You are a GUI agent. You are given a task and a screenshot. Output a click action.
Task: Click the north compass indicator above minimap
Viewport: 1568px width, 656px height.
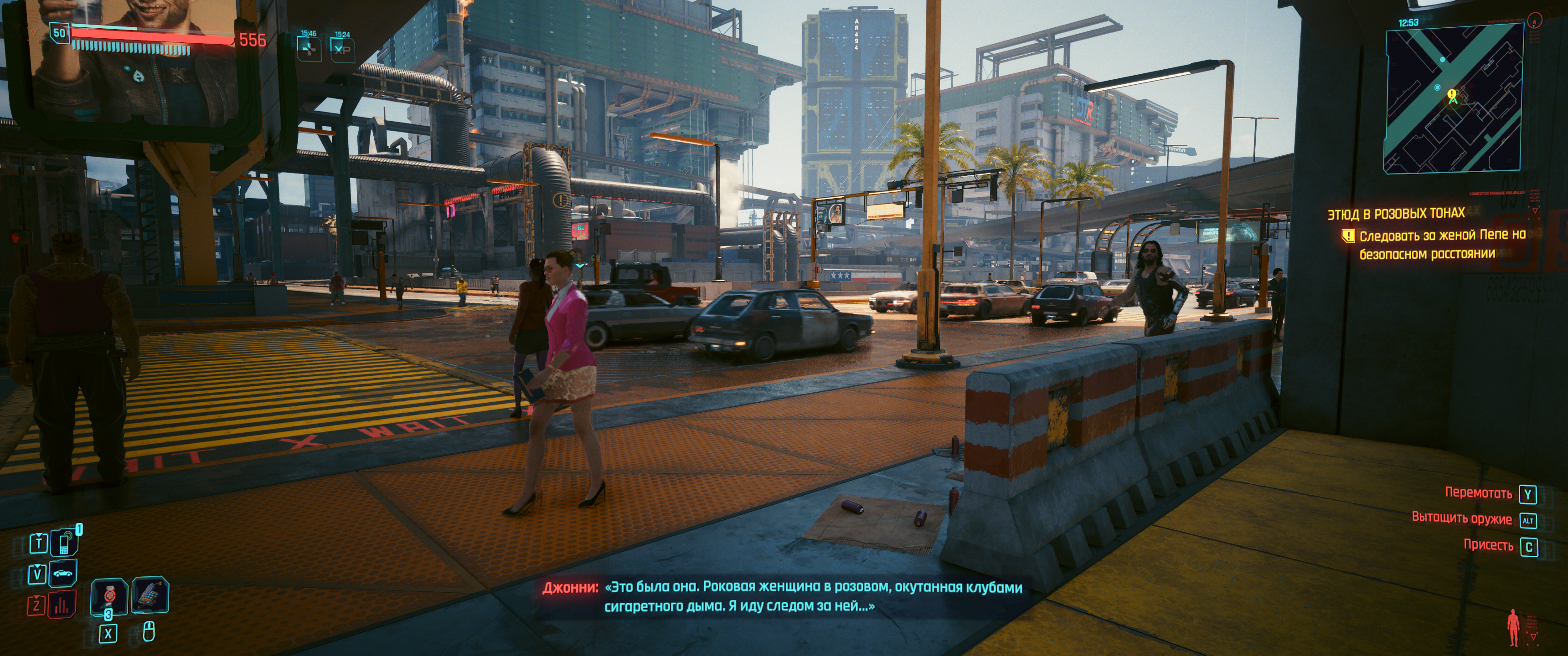1535,20
